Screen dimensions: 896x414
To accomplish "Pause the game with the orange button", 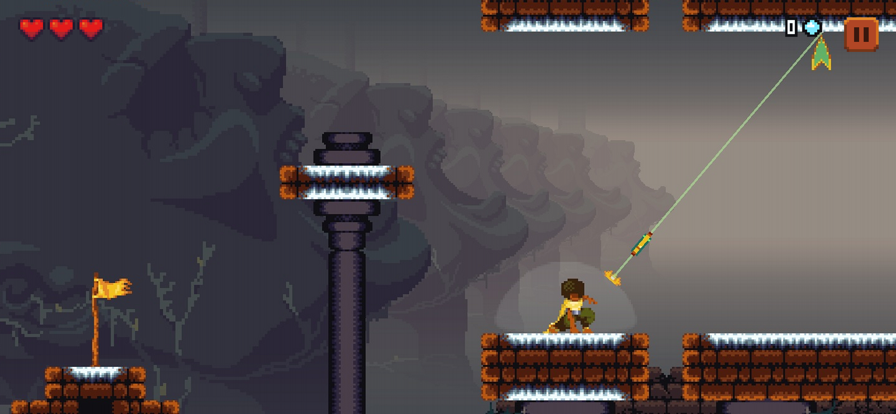I will [x=860, y=34].
